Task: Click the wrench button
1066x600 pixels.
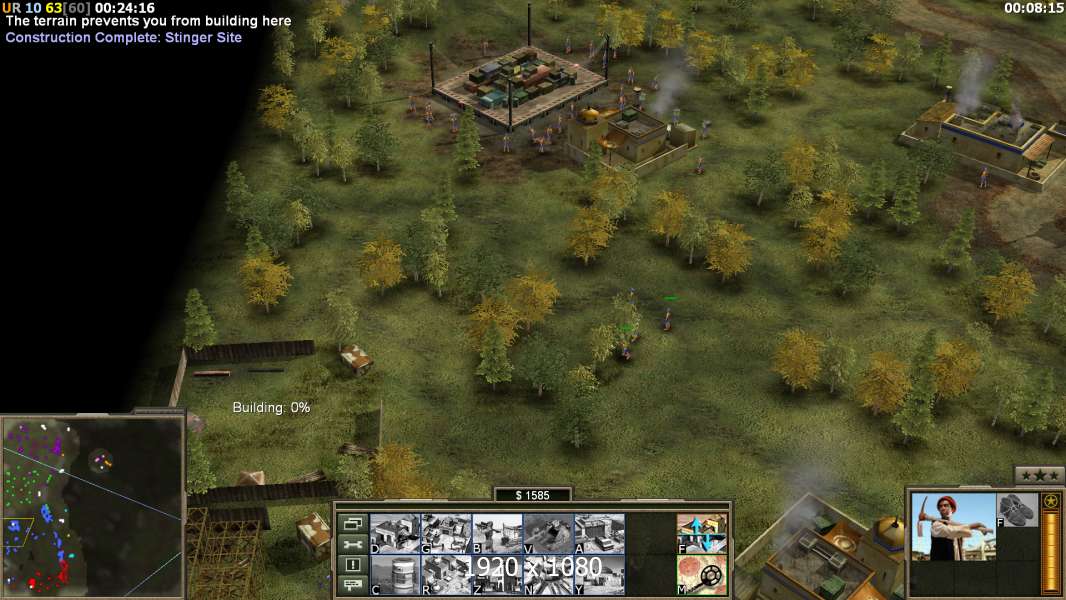Action: click(352, 544)
